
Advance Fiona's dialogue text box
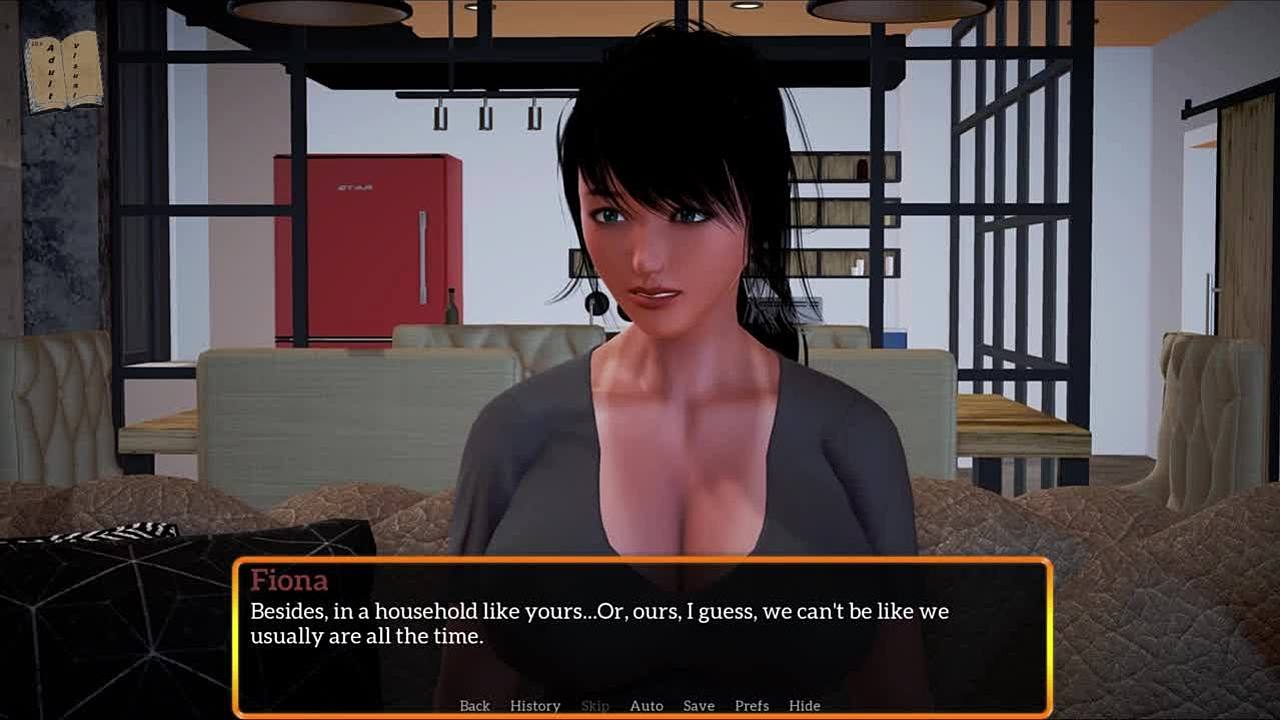640,630
